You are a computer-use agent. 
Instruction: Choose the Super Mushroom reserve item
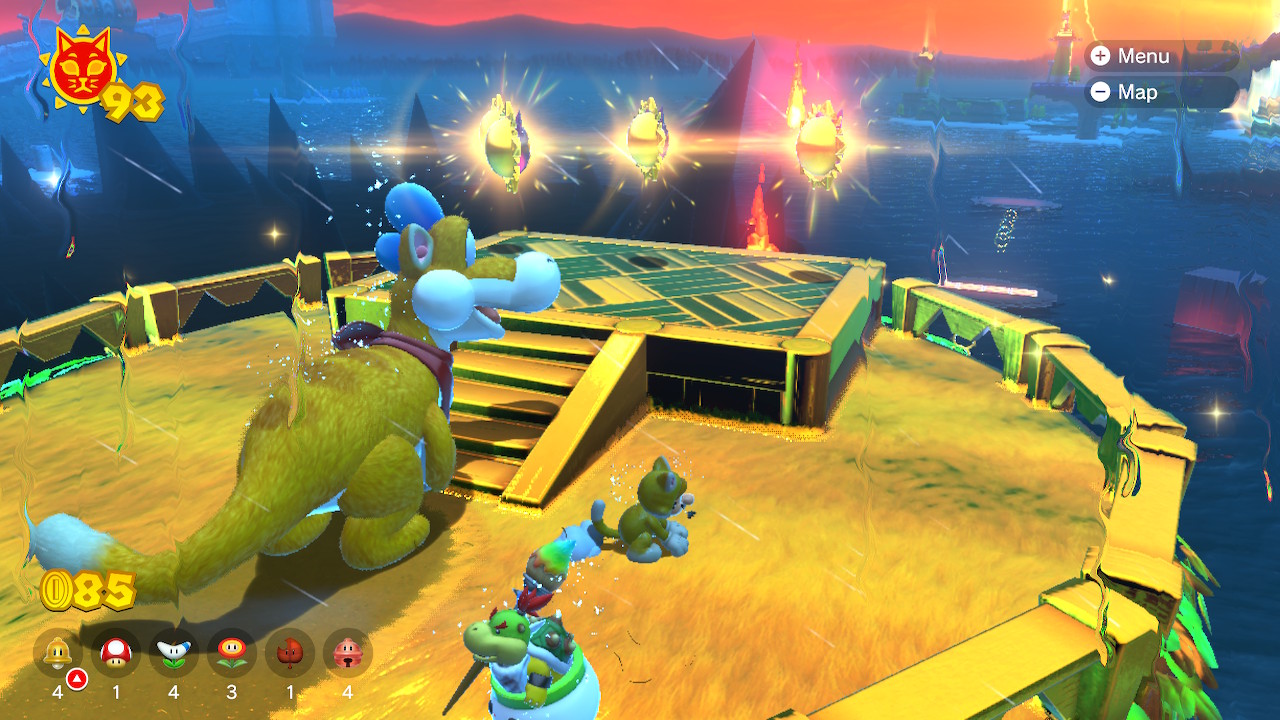click(116, 653)
